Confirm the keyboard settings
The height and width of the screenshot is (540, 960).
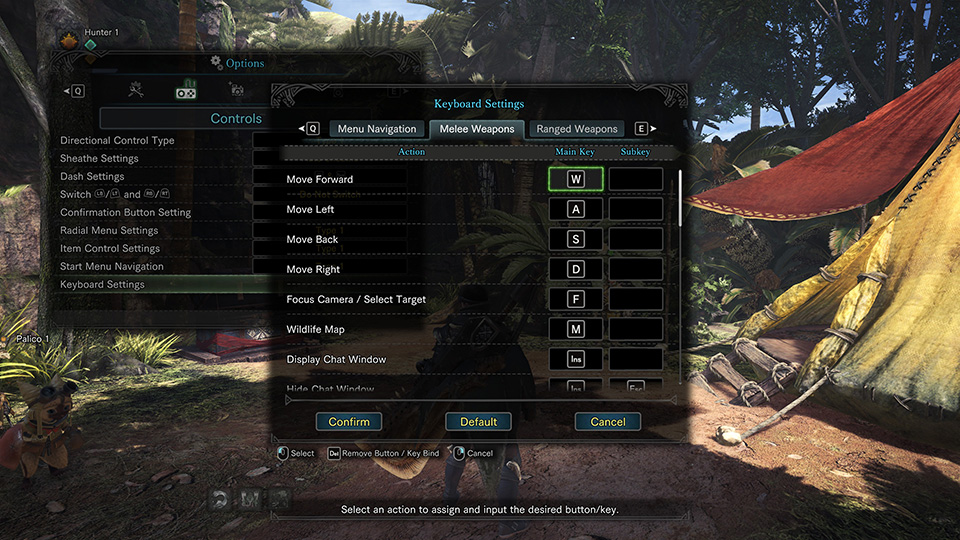pyautogui.click(x=349, y=422)
